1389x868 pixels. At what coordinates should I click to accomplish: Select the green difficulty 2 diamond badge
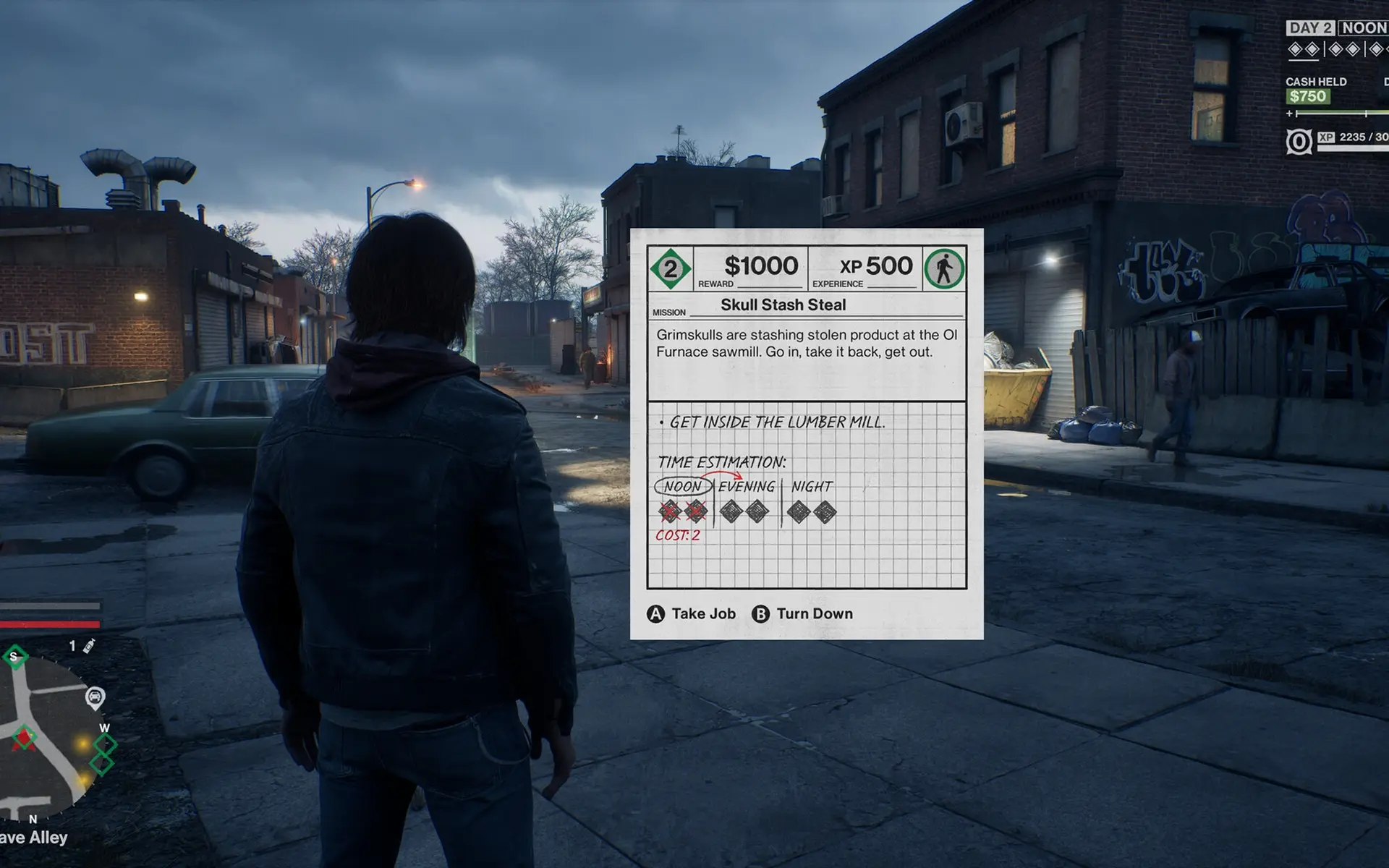(x=671, y=269)
